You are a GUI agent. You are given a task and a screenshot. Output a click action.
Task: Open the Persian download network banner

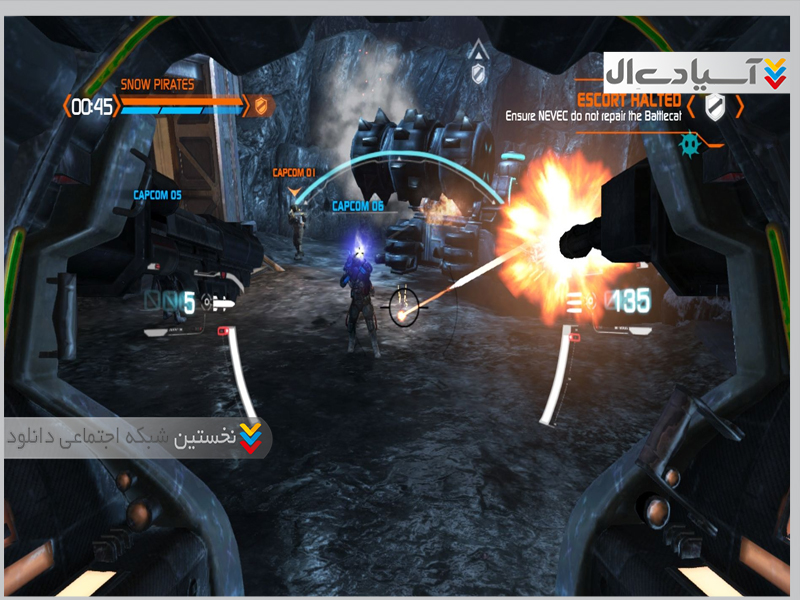[137, 437]
